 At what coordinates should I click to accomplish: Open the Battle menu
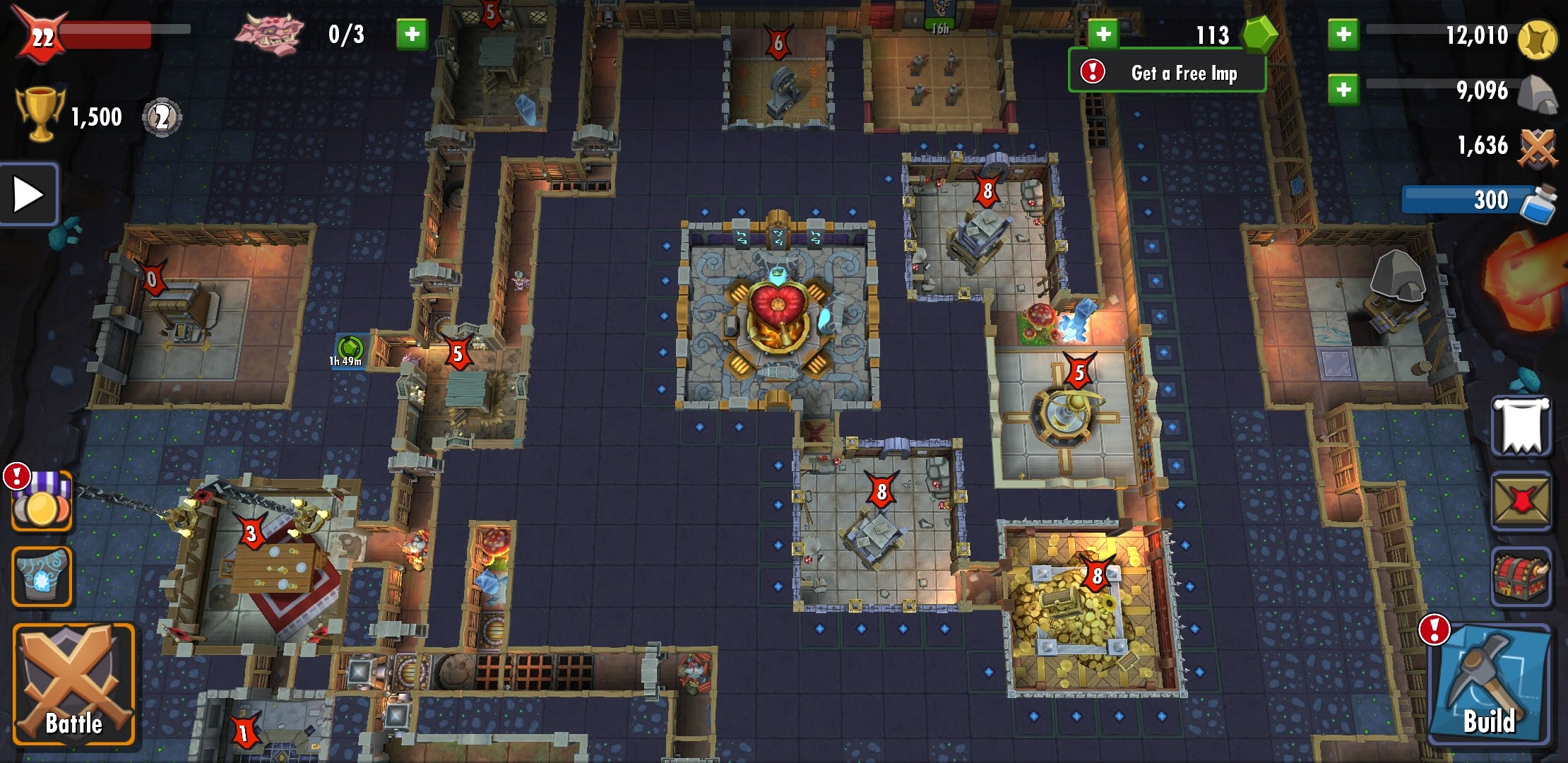73,684
